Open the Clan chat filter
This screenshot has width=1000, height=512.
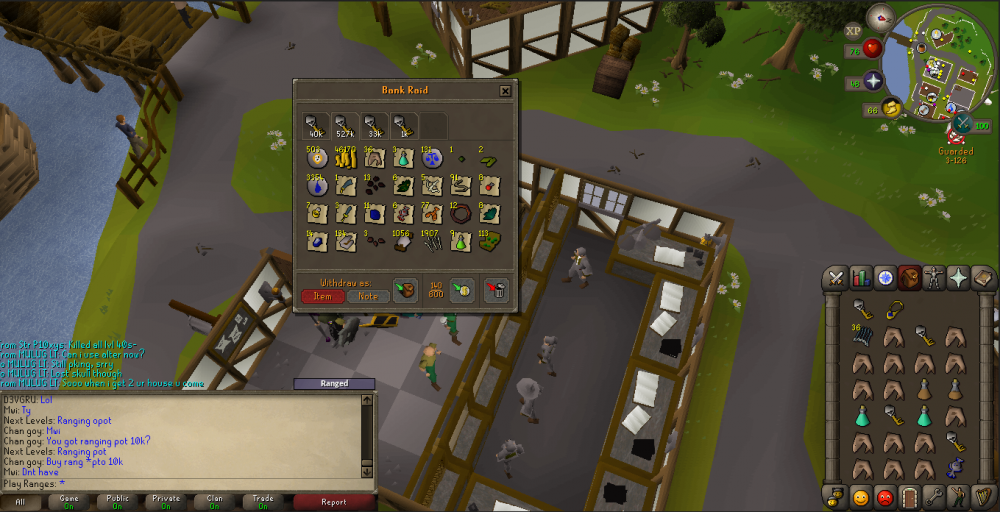(215, 502)
